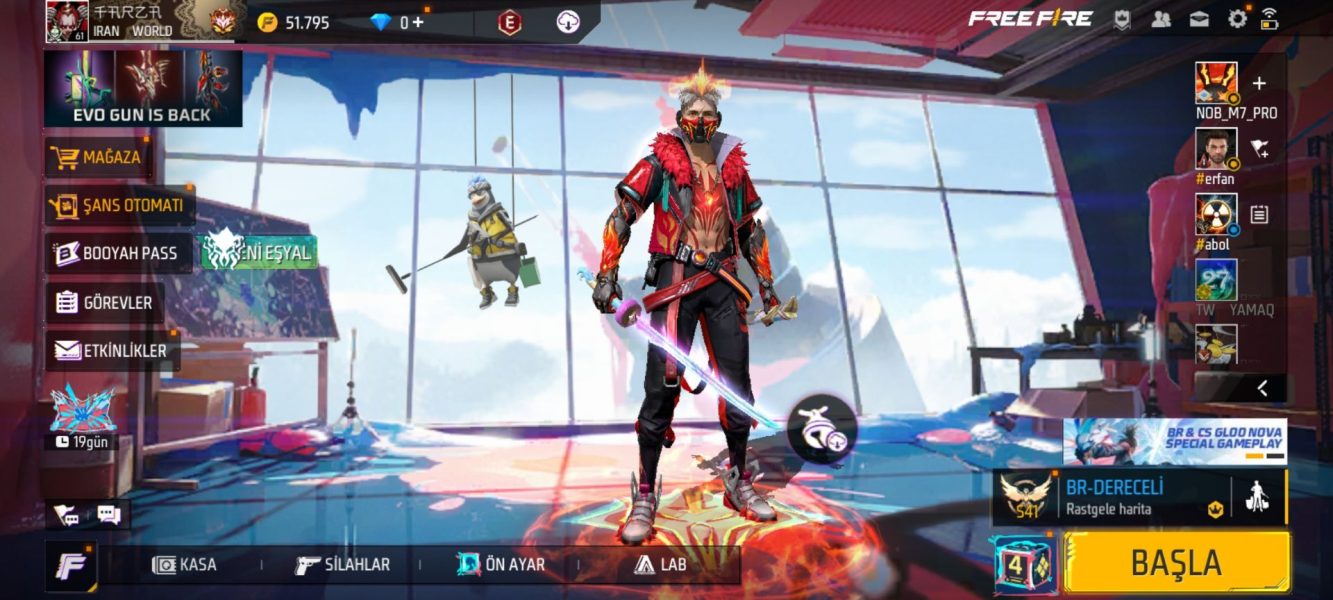
Task: Add diamonds with the plus button
Action: click(x=416, y=22)
